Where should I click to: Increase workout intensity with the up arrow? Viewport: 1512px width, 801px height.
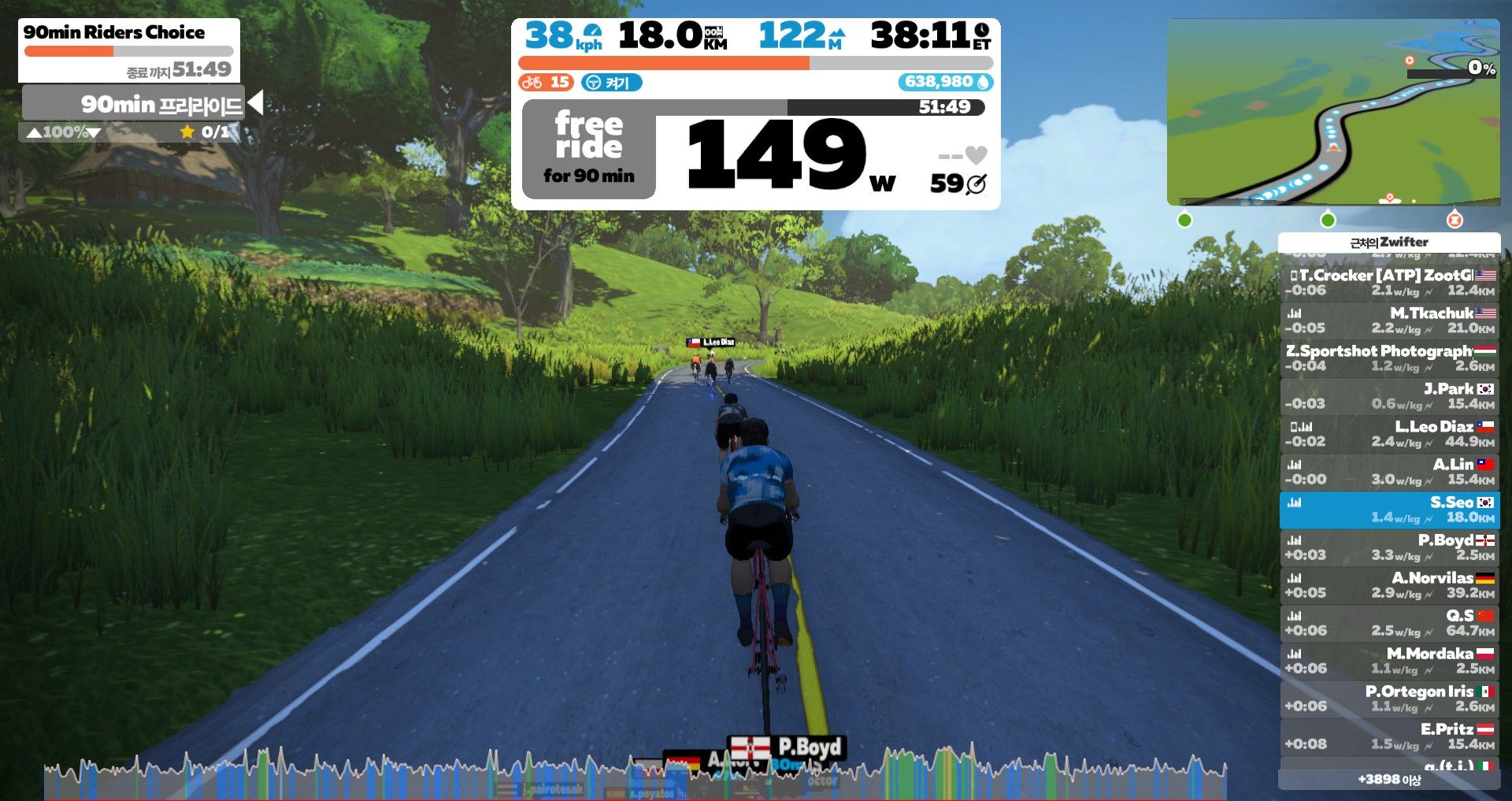coord(34,133)
